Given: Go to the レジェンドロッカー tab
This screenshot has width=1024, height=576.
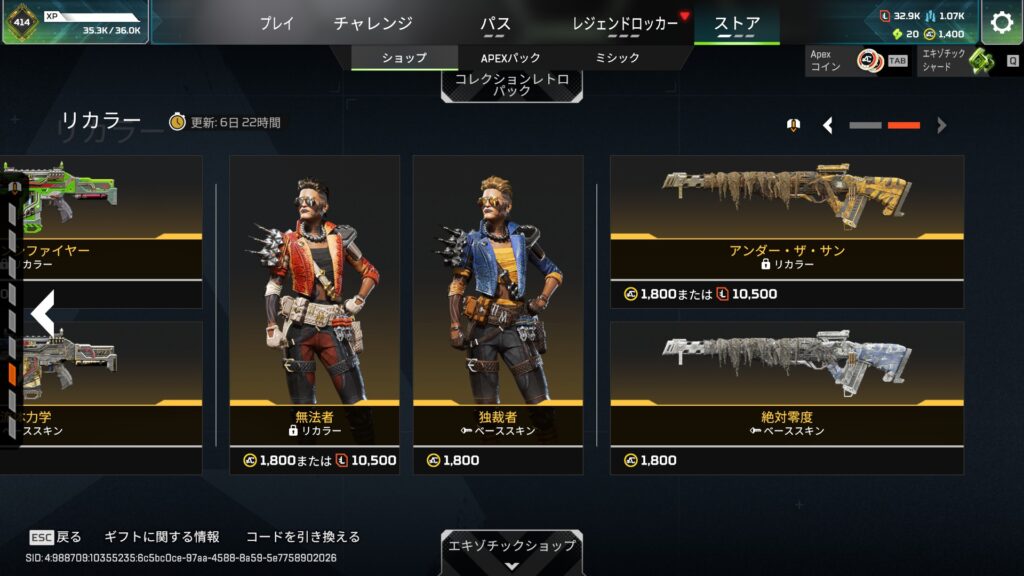Looking at the screenshot, I should (x=625, y=23).
